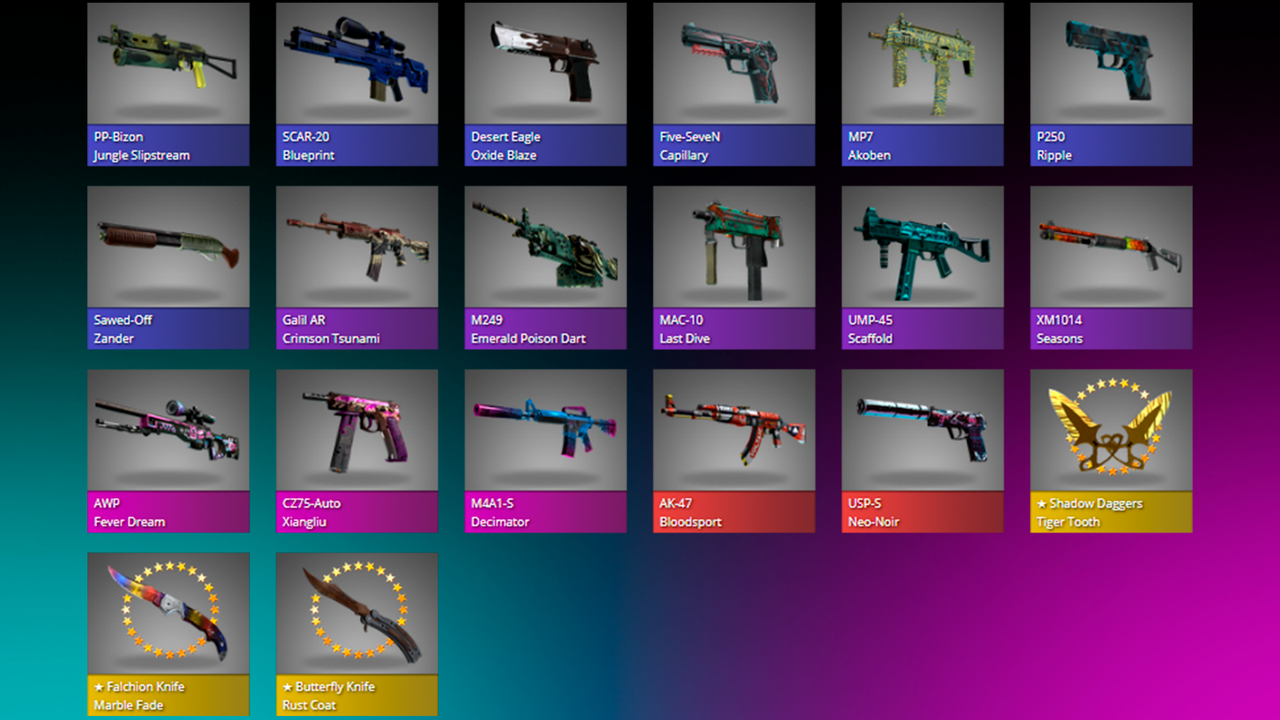
Task: Pick the M4A1-S Decimator skin
Action: pyautogui.click(x=545, y=450)
